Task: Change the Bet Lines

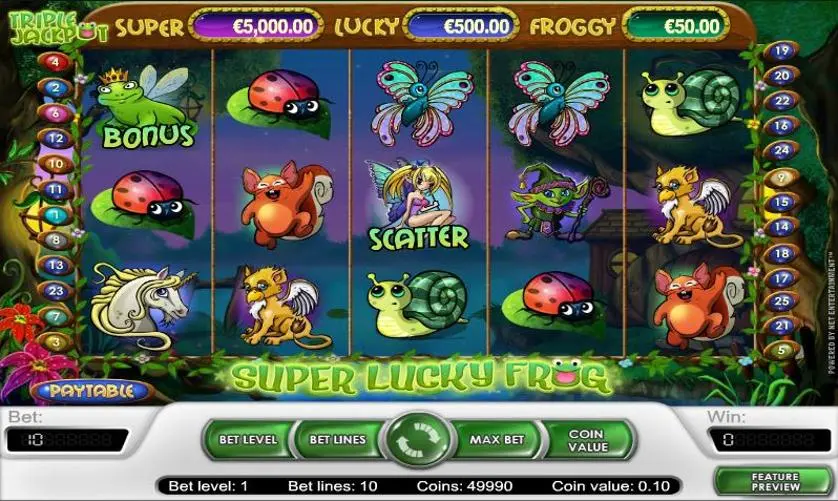Action: click(335, 440)
